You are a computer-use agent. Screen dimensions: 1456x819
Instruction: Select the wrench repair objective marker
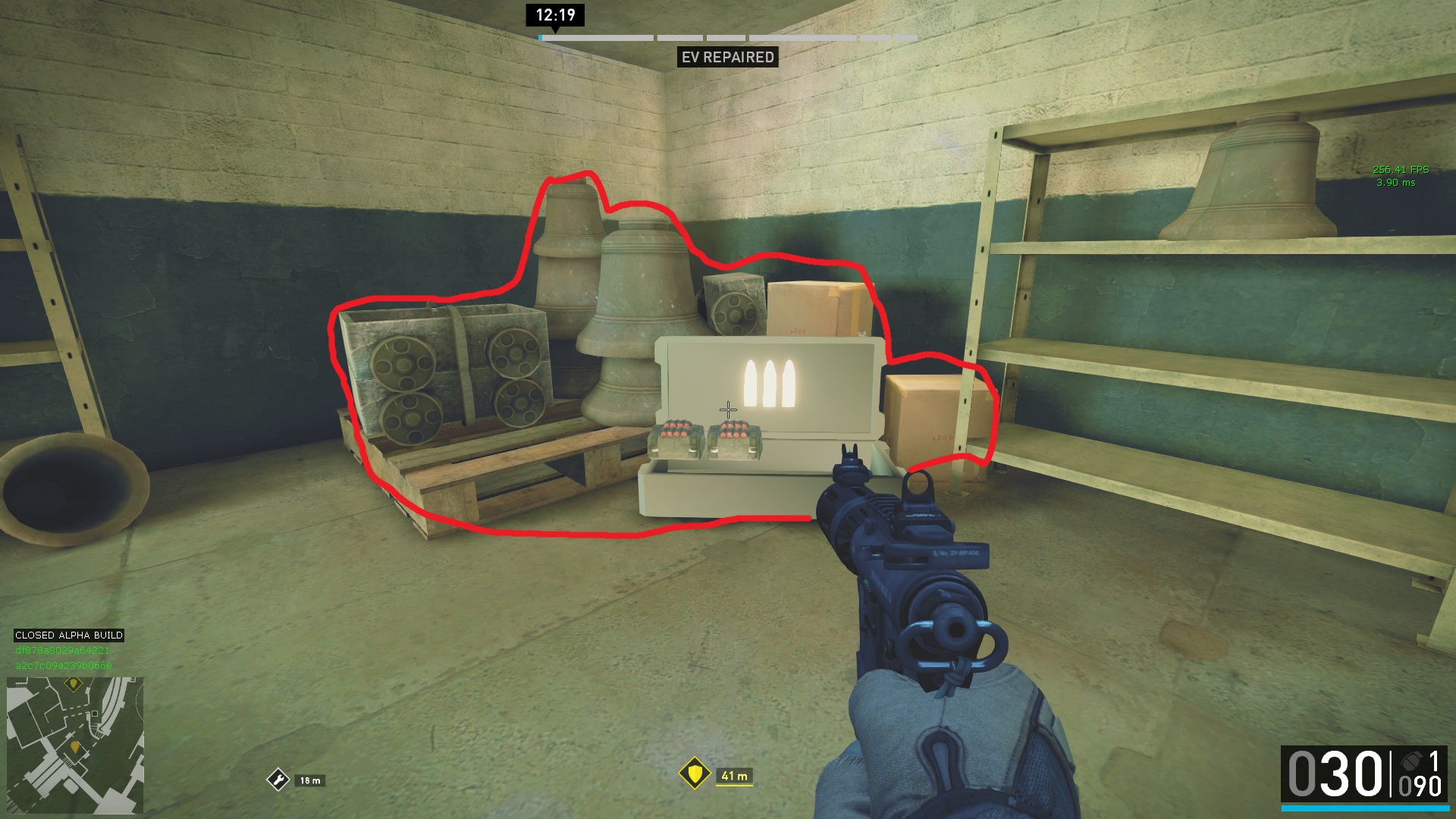(278, 780)
